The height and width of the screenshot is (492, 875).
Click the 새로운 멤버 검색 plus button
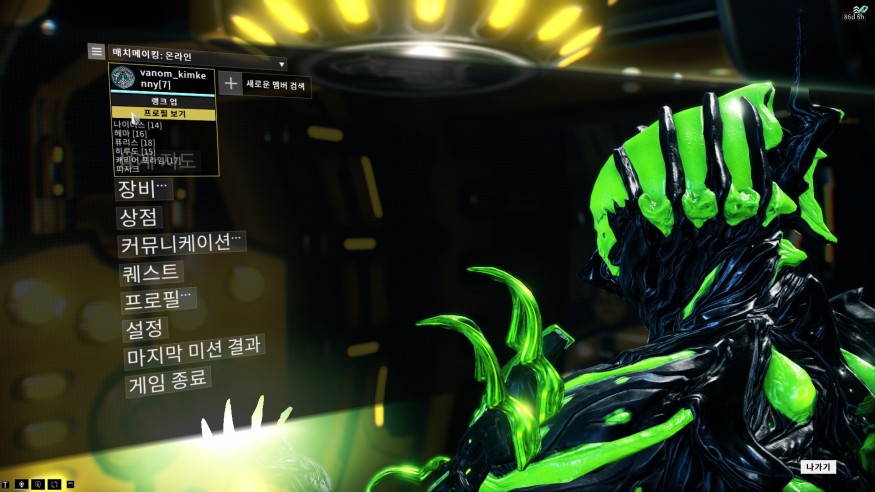[231, 84]
